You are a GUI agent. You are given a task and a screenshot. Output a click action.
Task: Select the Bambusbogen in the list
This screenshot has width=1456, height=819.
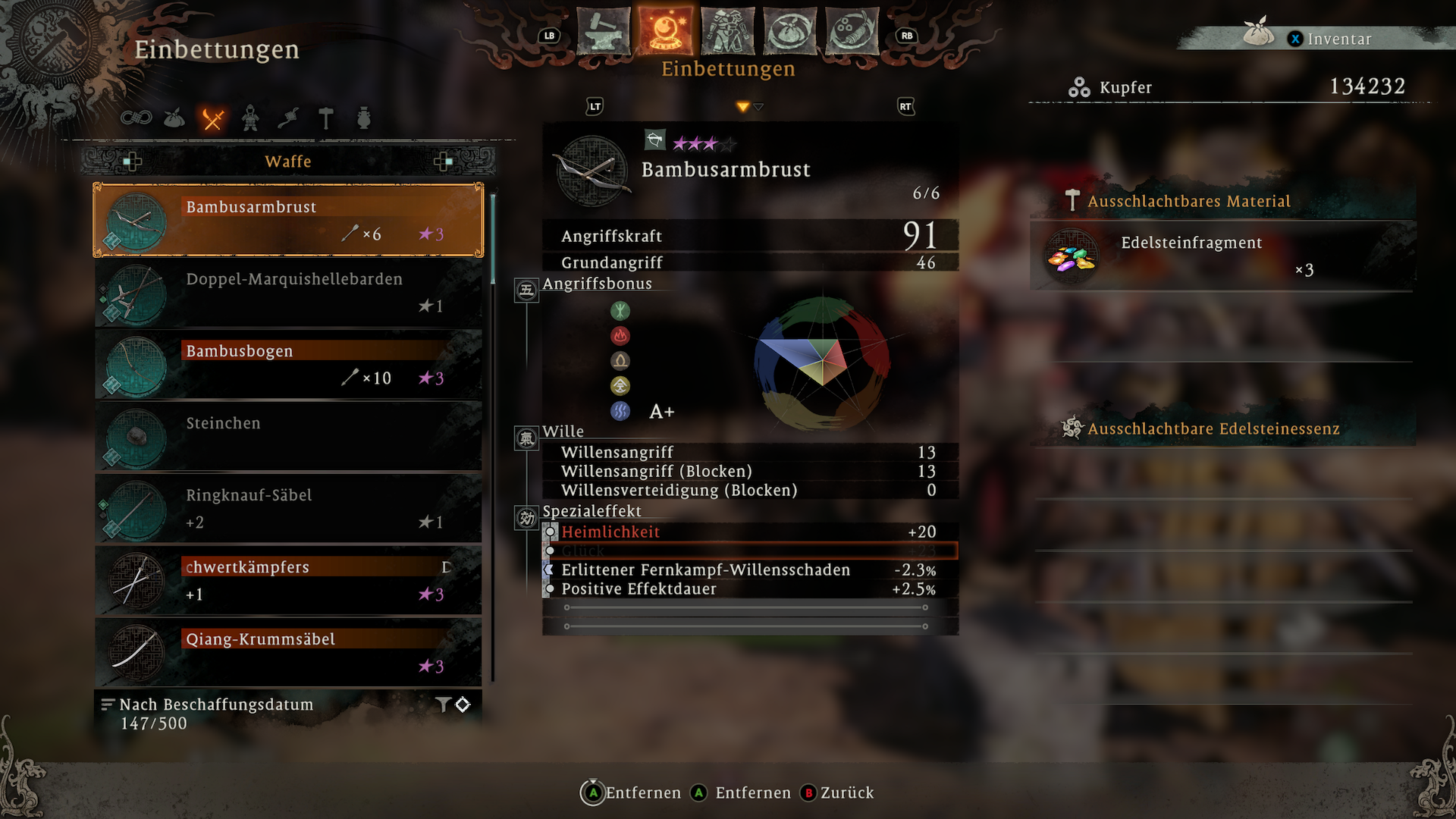[288, 364]
